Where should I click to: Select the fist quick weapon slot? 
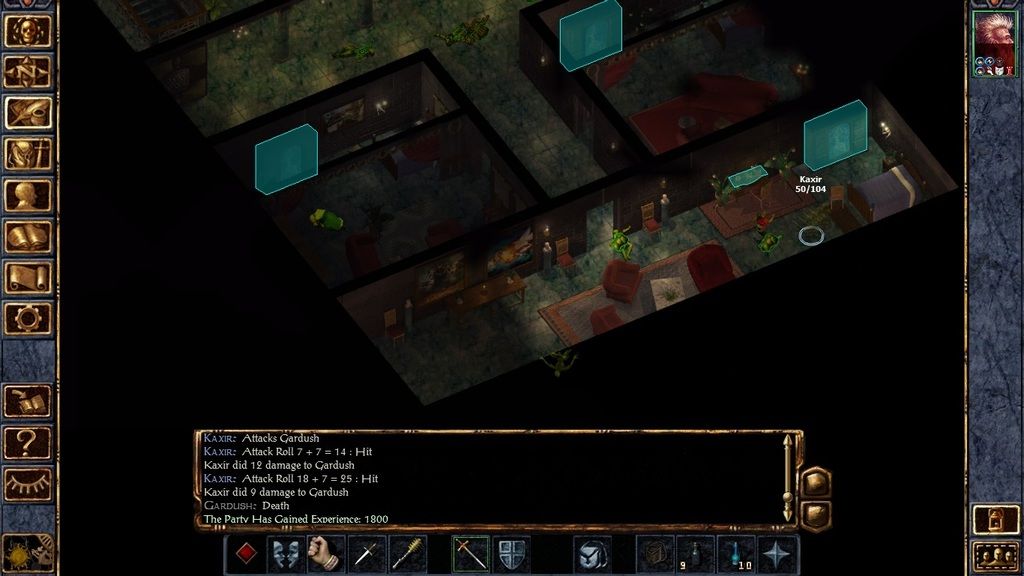325,555
